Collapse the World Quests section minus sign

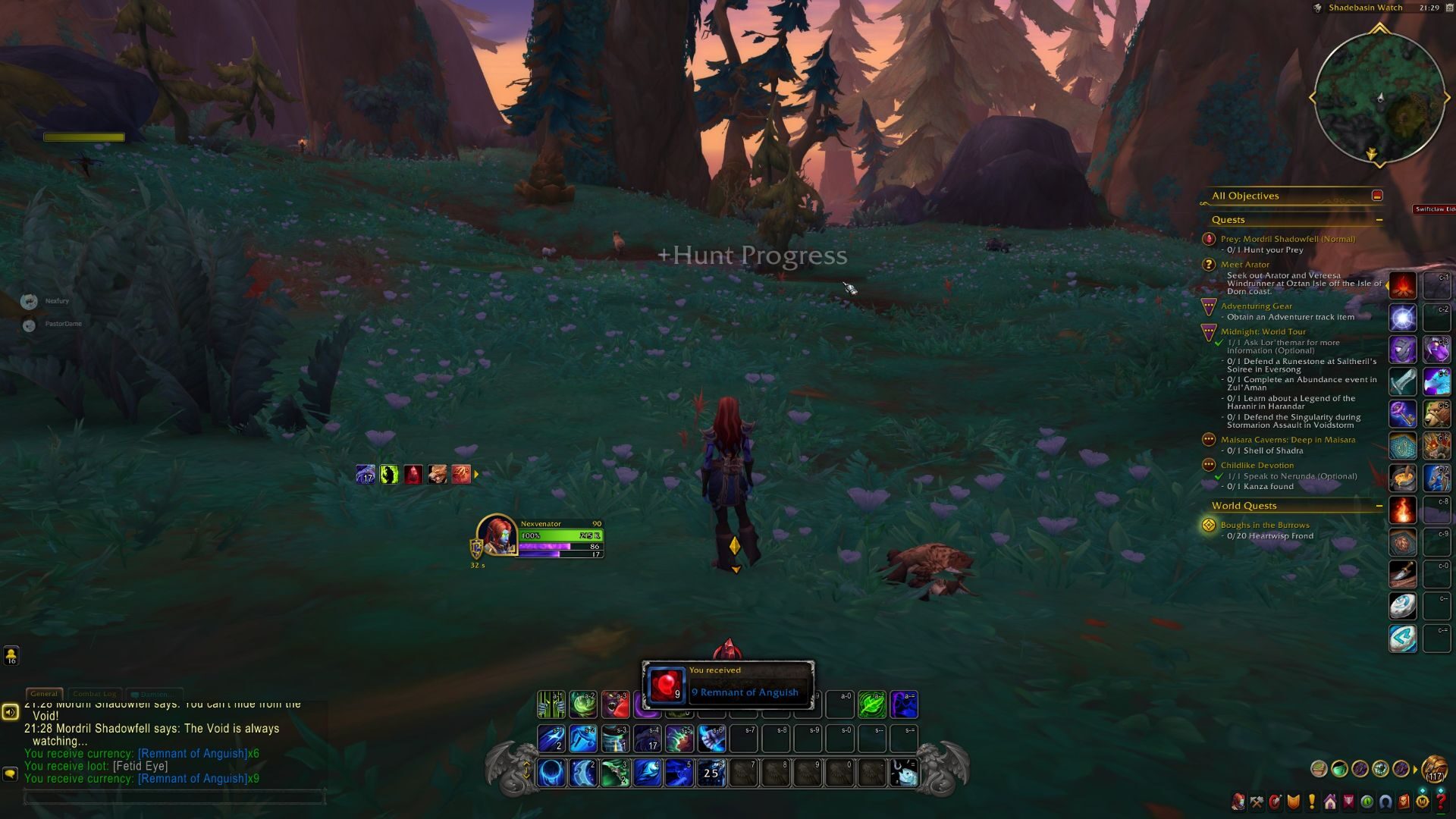1381,505
